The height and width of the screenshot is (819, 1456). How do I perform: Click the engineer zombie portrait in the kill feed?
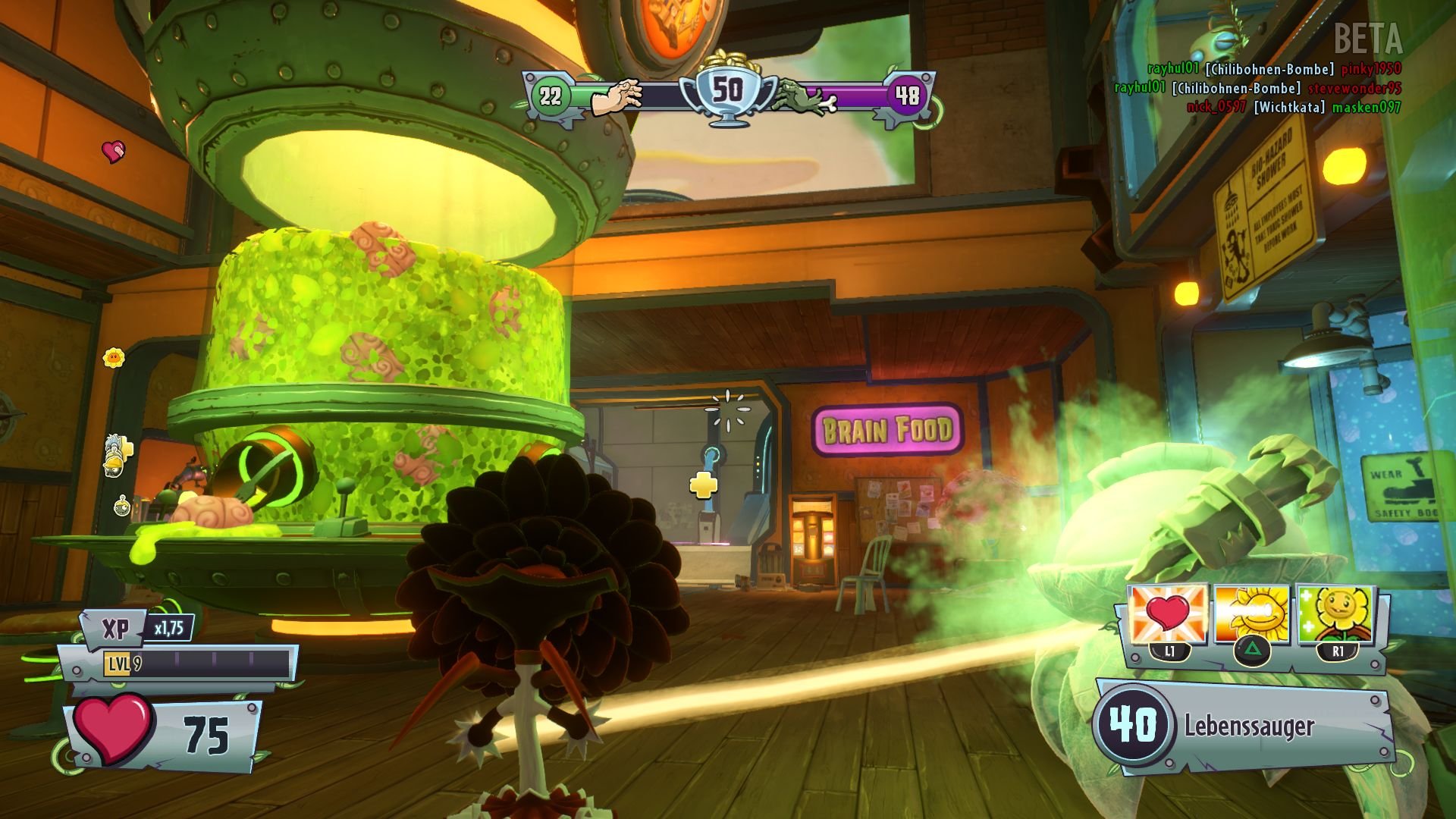point(112,469)
